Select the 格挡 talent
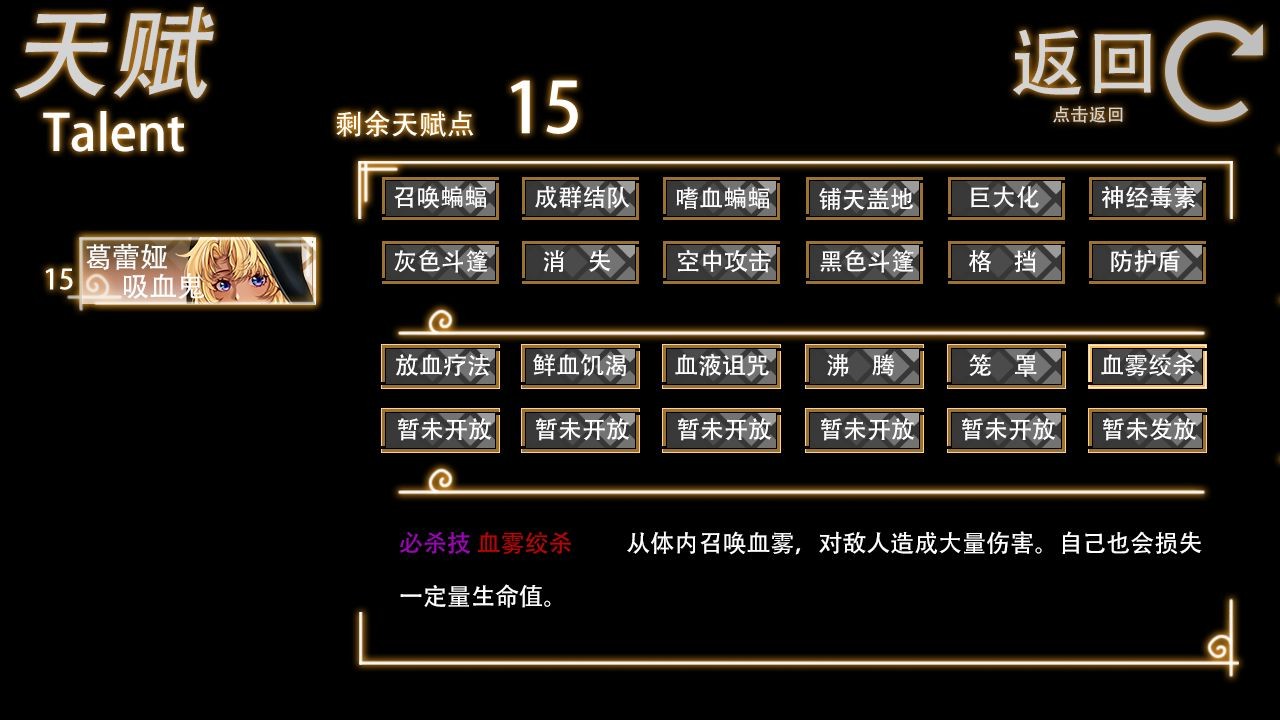 coord(1005,262)
